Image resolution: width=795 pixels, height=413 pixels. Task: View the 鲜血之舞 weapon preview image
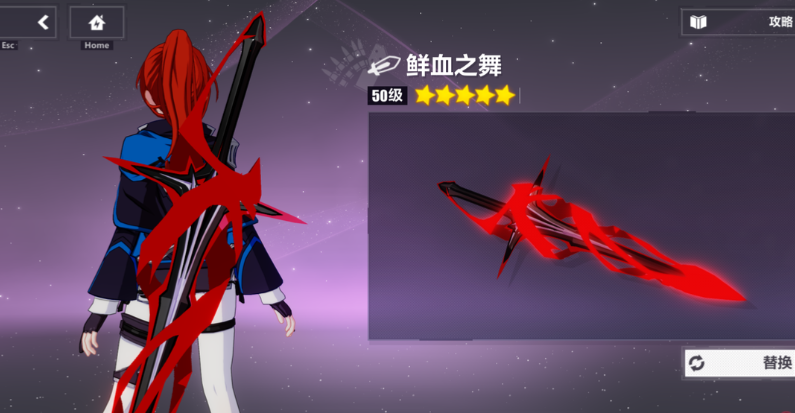pyautogui.click(x=580, y=226)
